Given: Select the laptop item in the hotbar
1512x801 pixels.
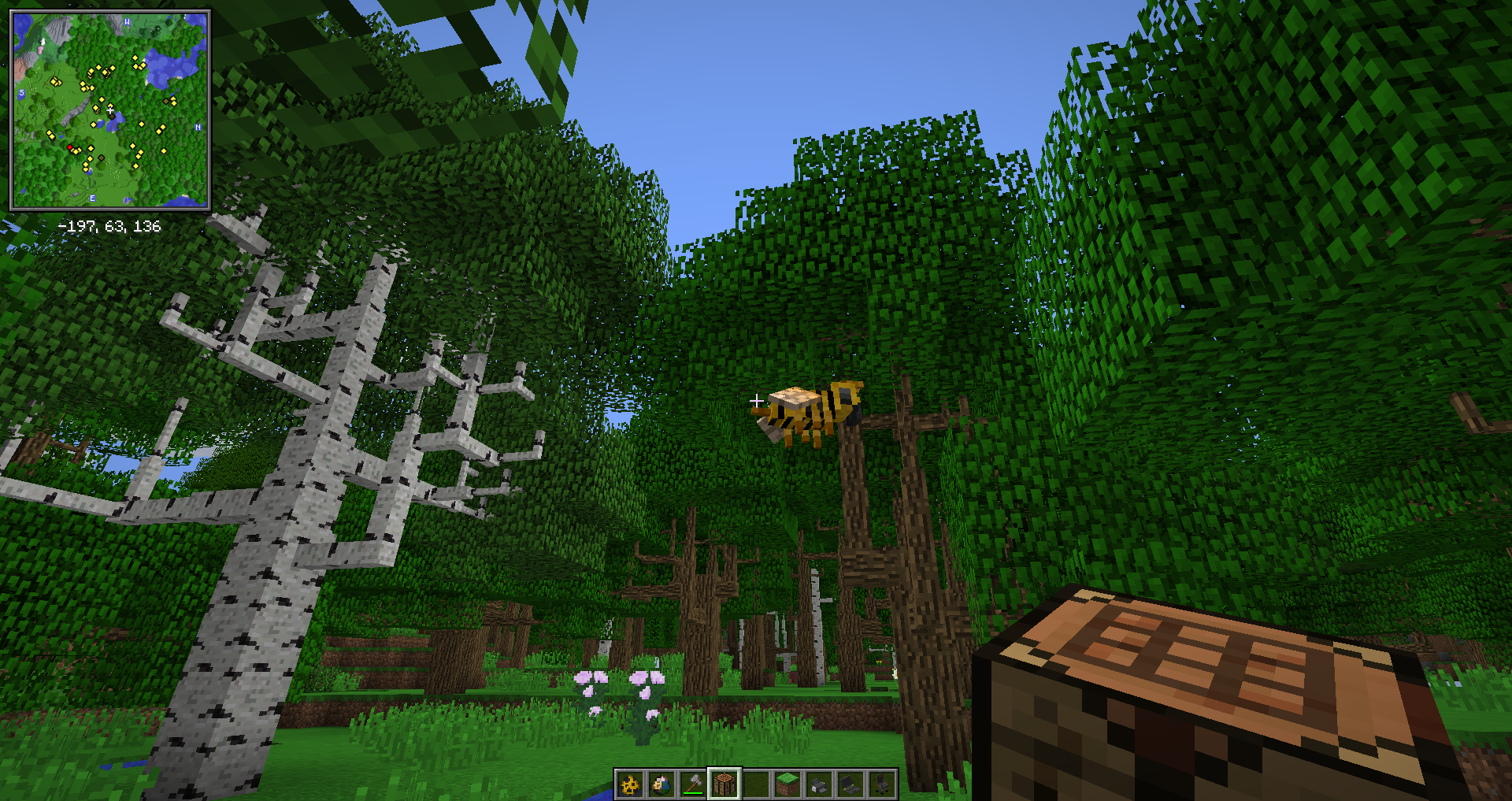Looking at the screenshot, I should [x=849, y=784].
